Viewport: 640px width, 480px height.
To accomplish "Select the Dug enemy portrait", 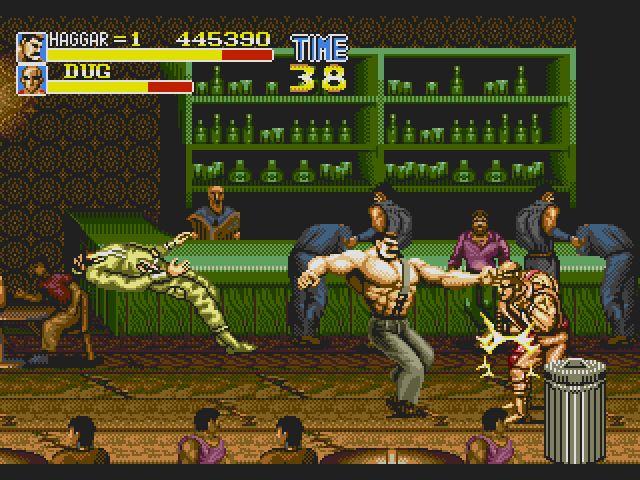I will [x=31, y=79].
